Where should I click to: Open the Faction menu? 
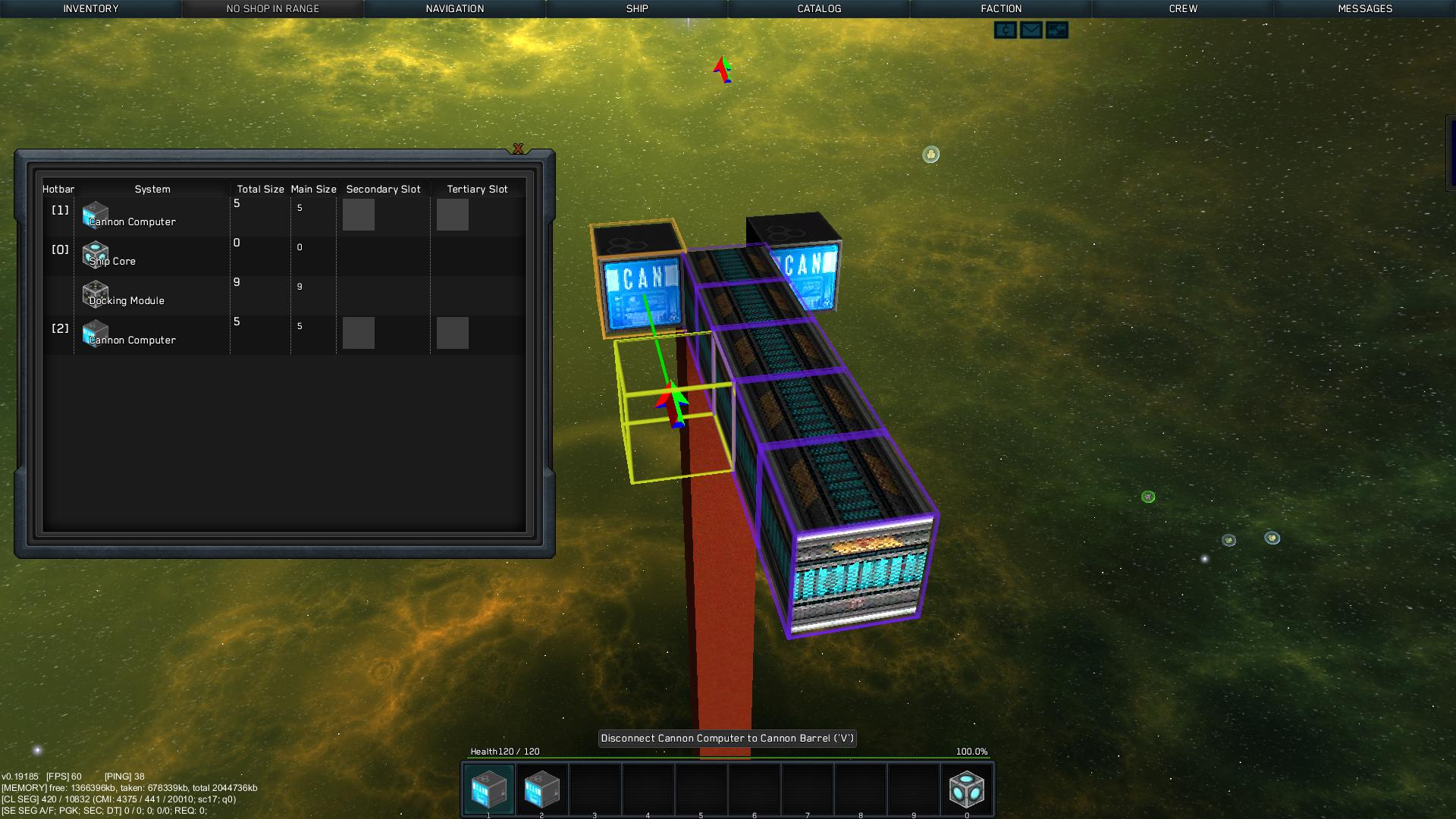tap(1001, 8)
